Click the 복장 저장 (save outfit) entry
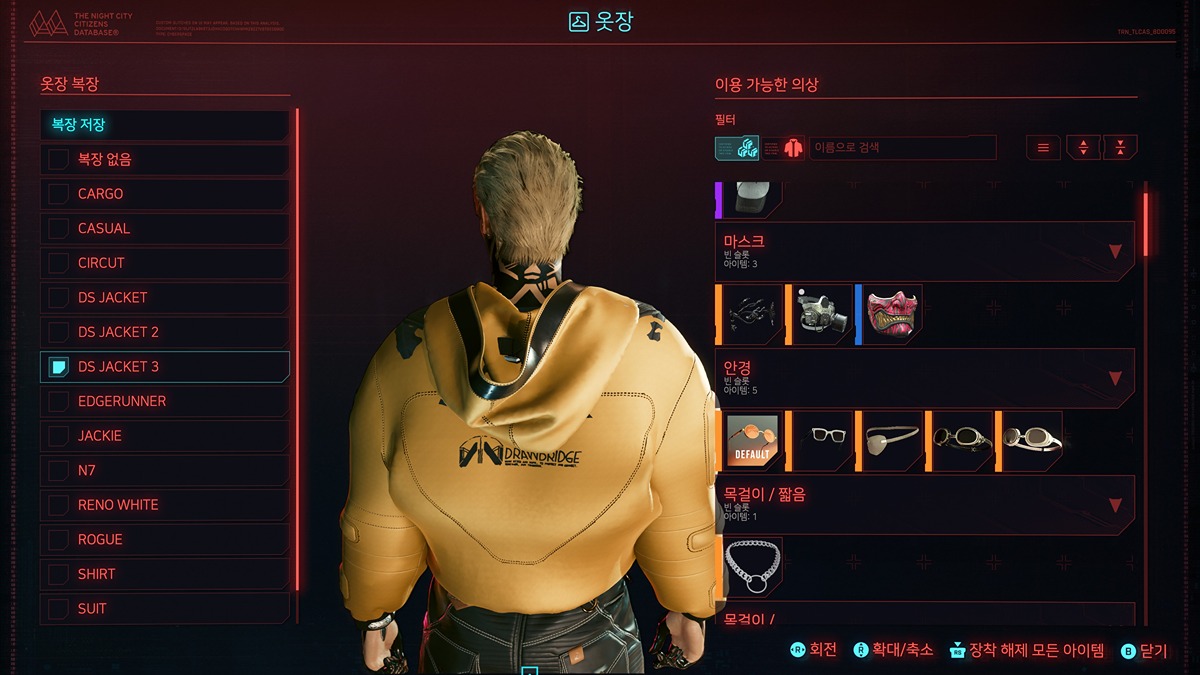The height and width of the screenshot is (675, 1200). click(165, 125)
